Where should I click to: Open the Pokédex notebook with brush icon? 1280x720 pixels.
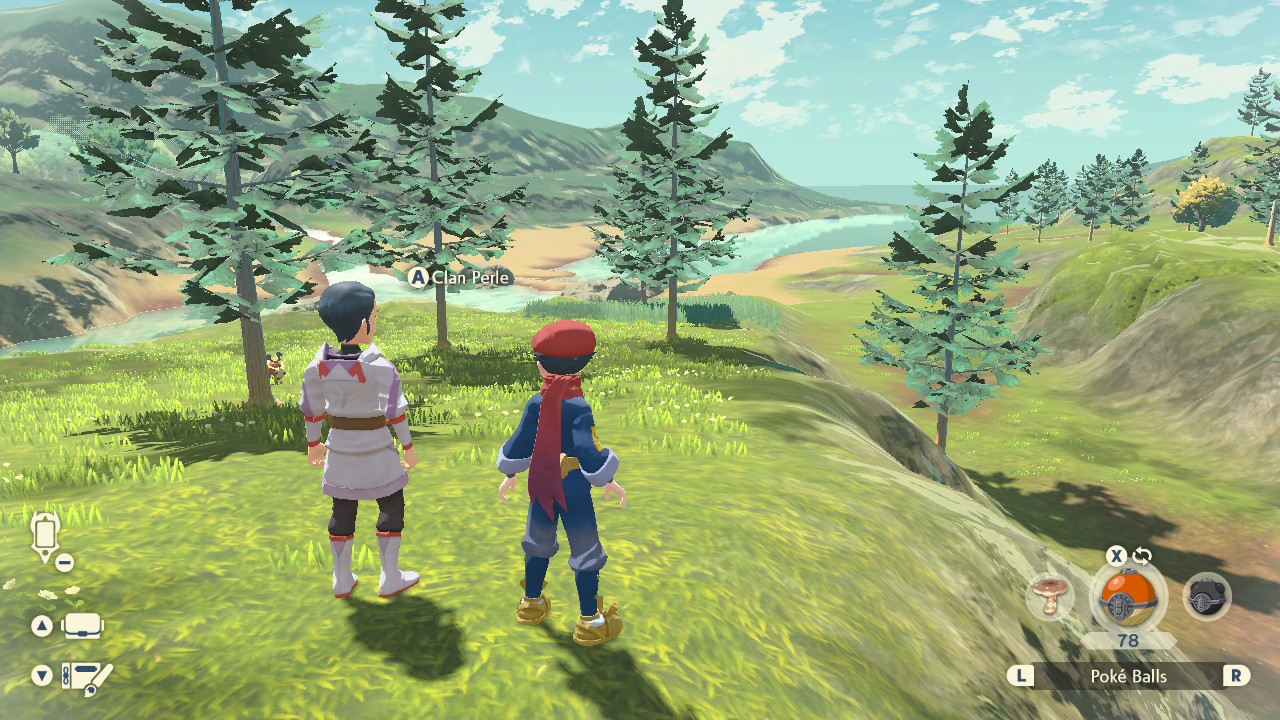(87, 677)
